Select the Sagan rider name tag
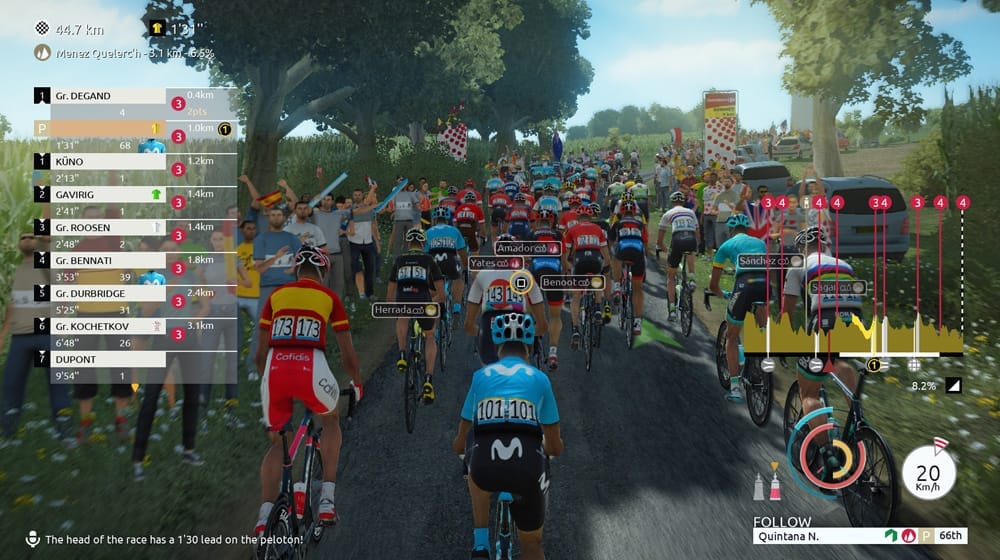Image resolution: width=1000 pixels, height=560 pixels. click(x=837, y=287)
